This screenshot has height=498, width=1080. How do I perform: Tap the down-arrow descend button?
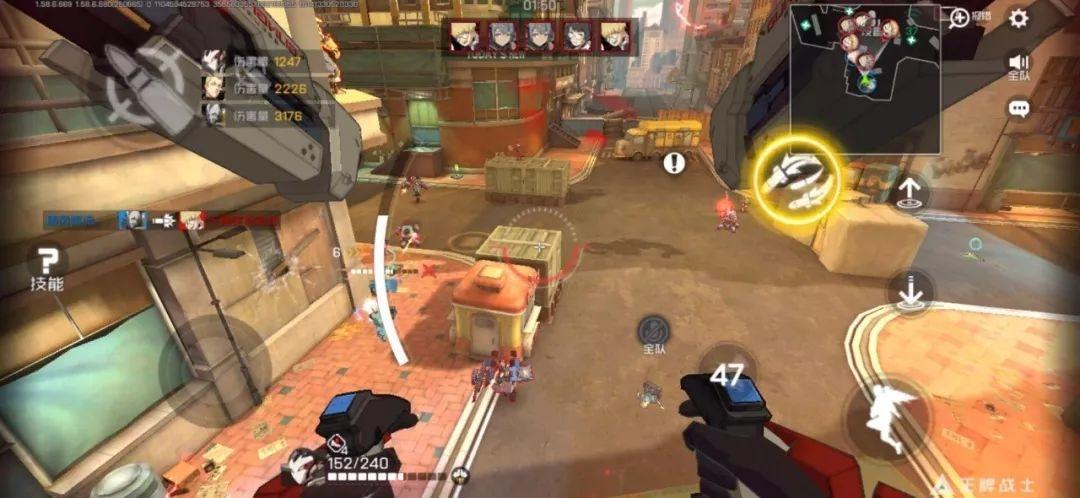tap(910, 292)
